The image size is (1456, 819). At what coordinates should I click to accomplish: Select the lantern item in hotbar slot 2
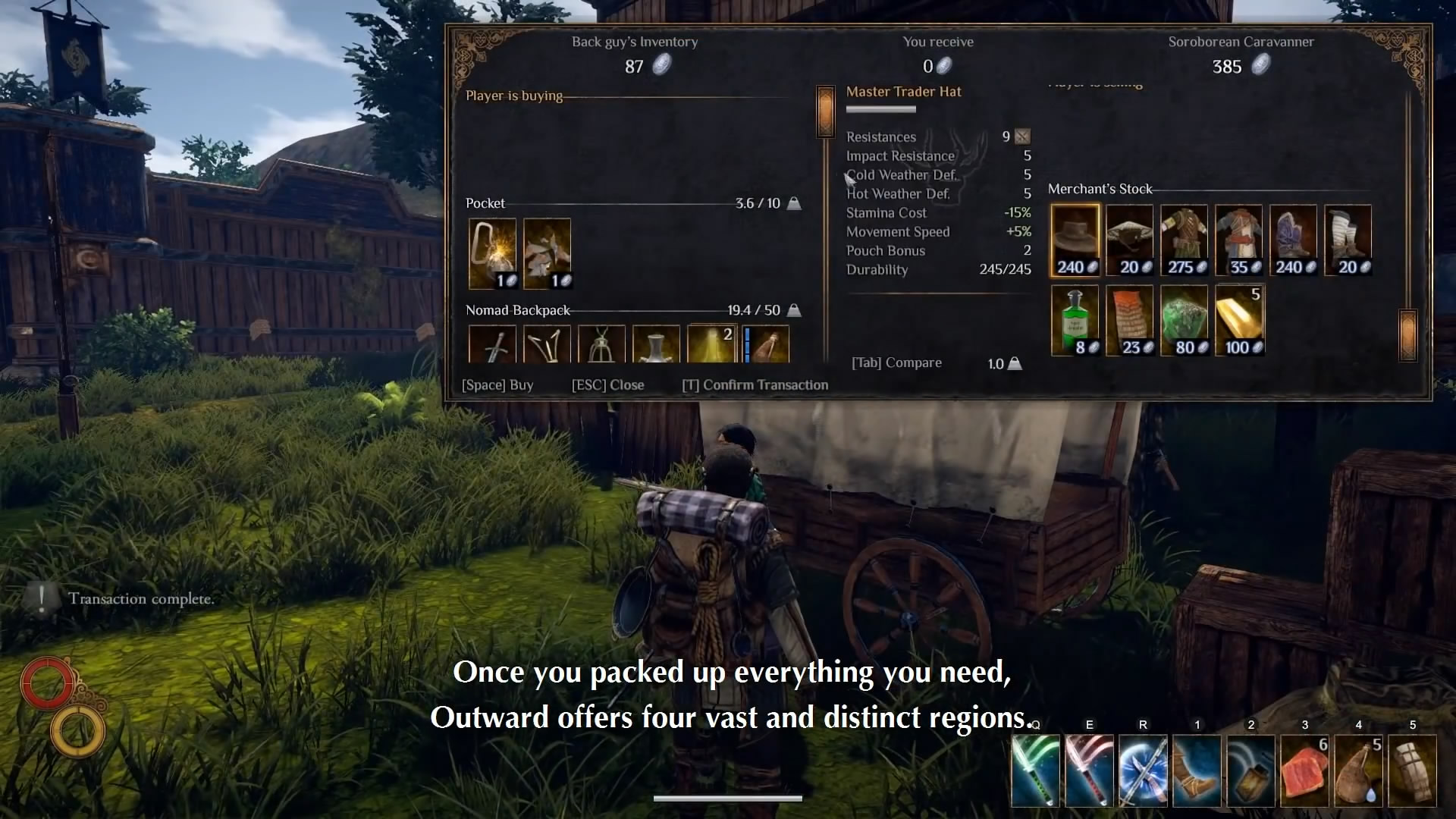[1250, 771]
